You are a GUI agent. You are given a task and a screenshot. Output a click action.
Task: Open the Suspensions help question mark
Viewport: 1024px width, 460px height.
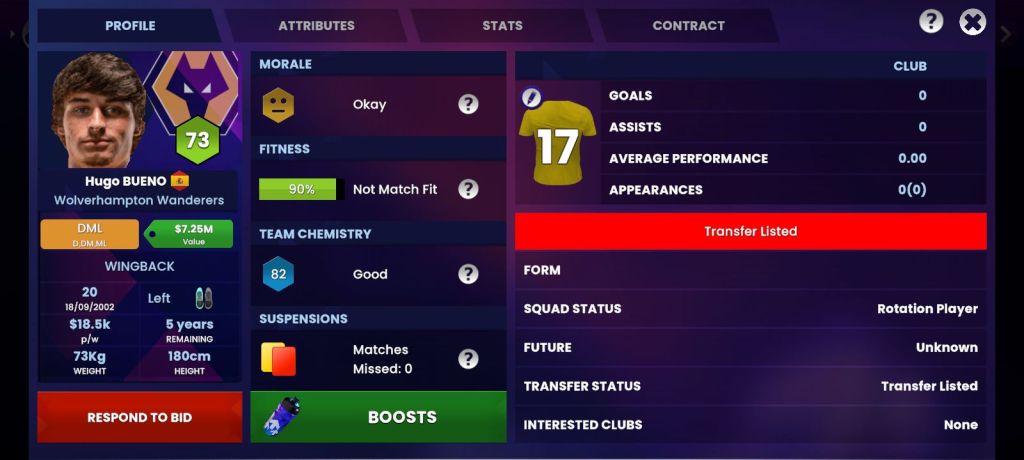click(x=468, y=359)
